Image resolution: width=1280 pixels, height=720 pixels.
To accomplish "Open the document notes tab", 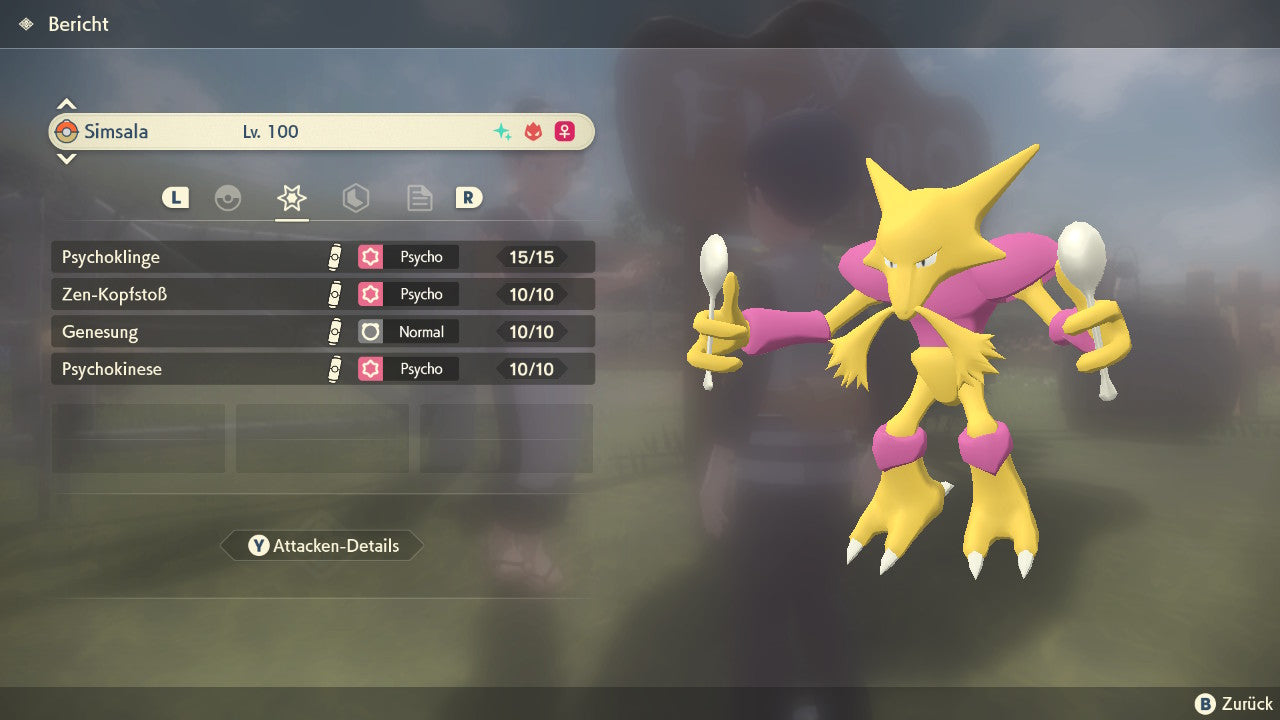I will click(x=419, y=198).
